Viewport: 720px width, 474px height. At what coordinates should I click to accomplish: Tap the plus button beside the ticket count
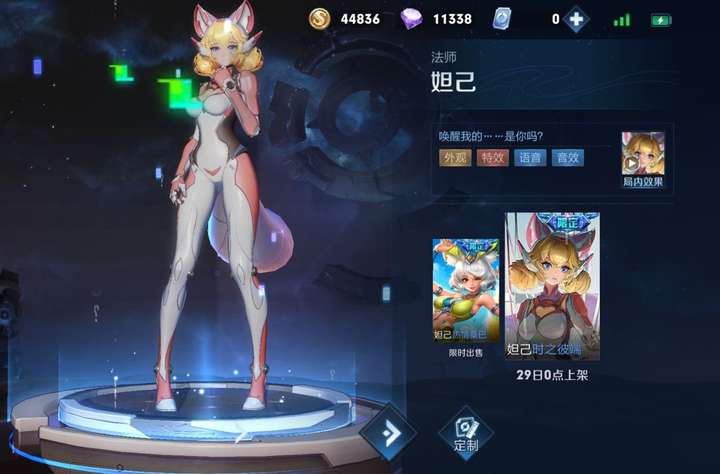coord(576,19)
